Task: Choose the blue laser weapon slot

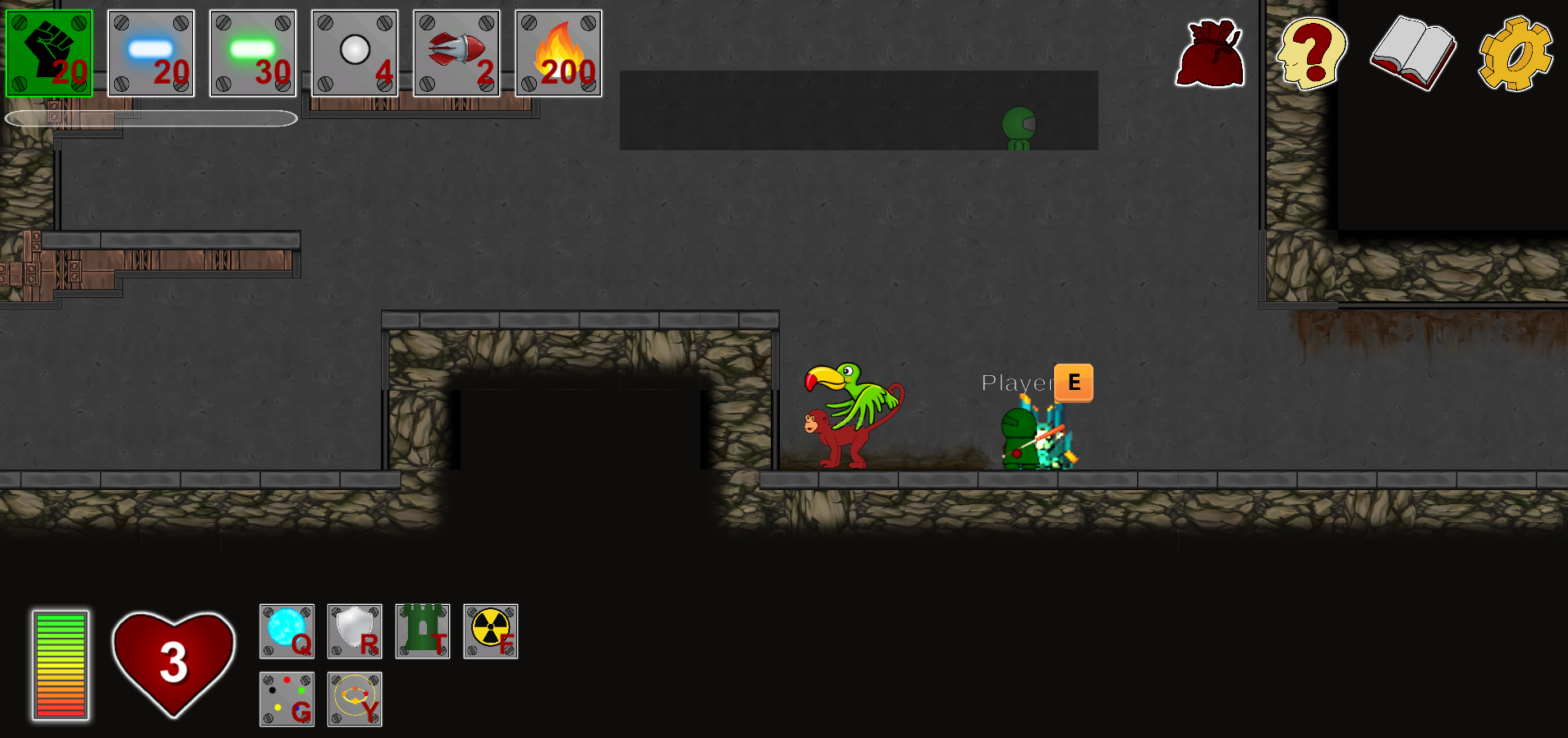Action: 151,53
